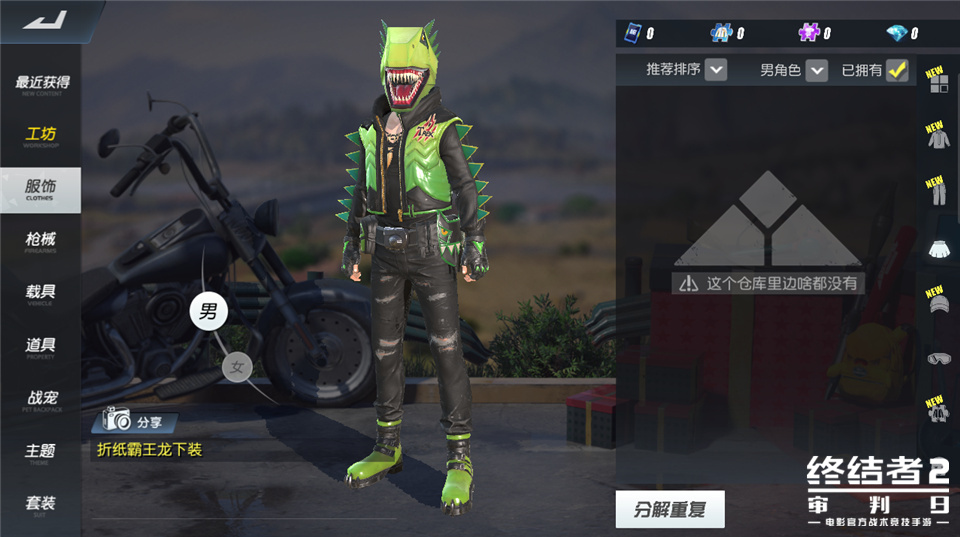
Task: Open the 战宠 pet menu entry
Action: click(x=41, y=400)
